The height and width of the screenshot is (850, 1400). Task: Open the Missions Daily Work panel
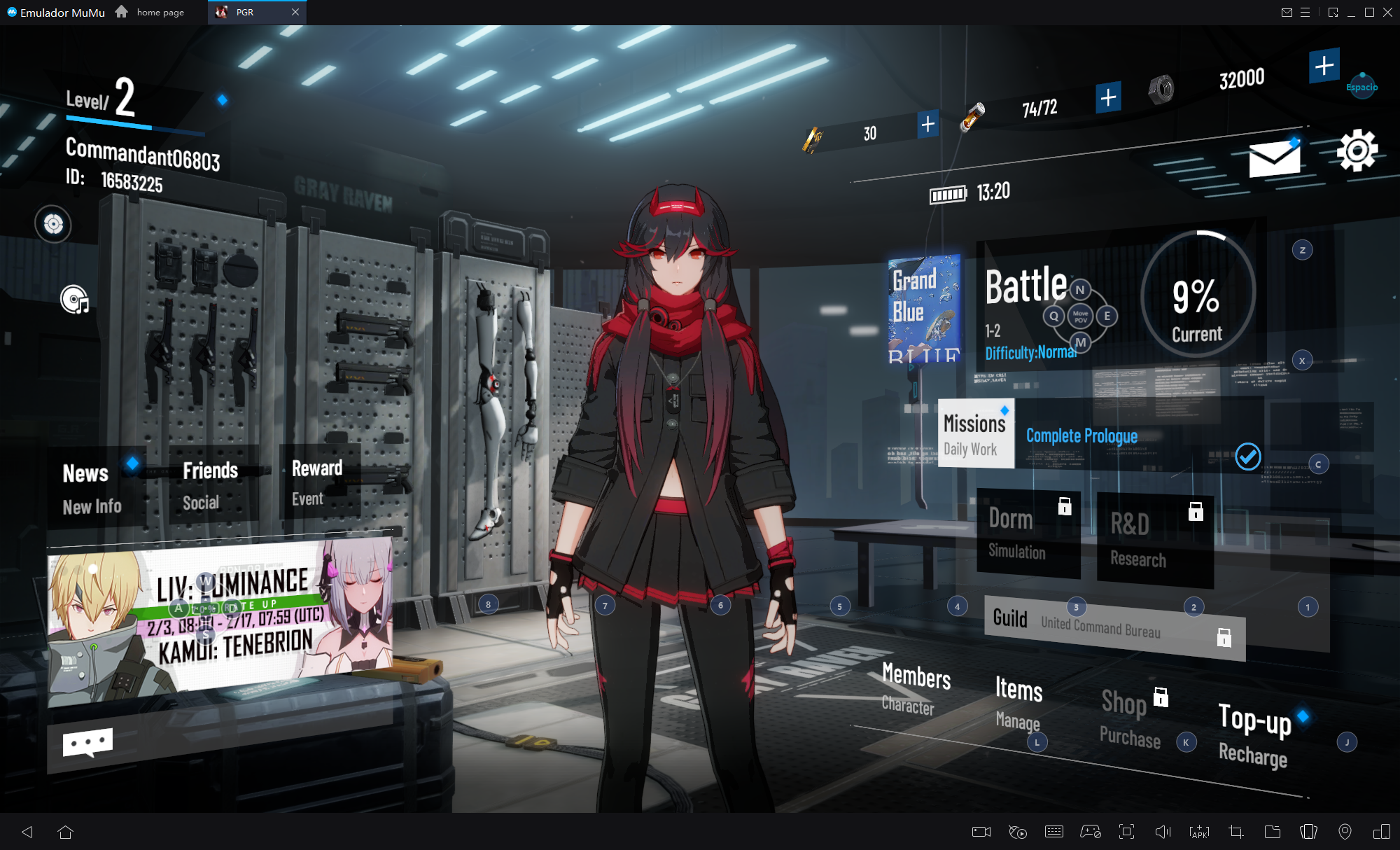point(975,434)
